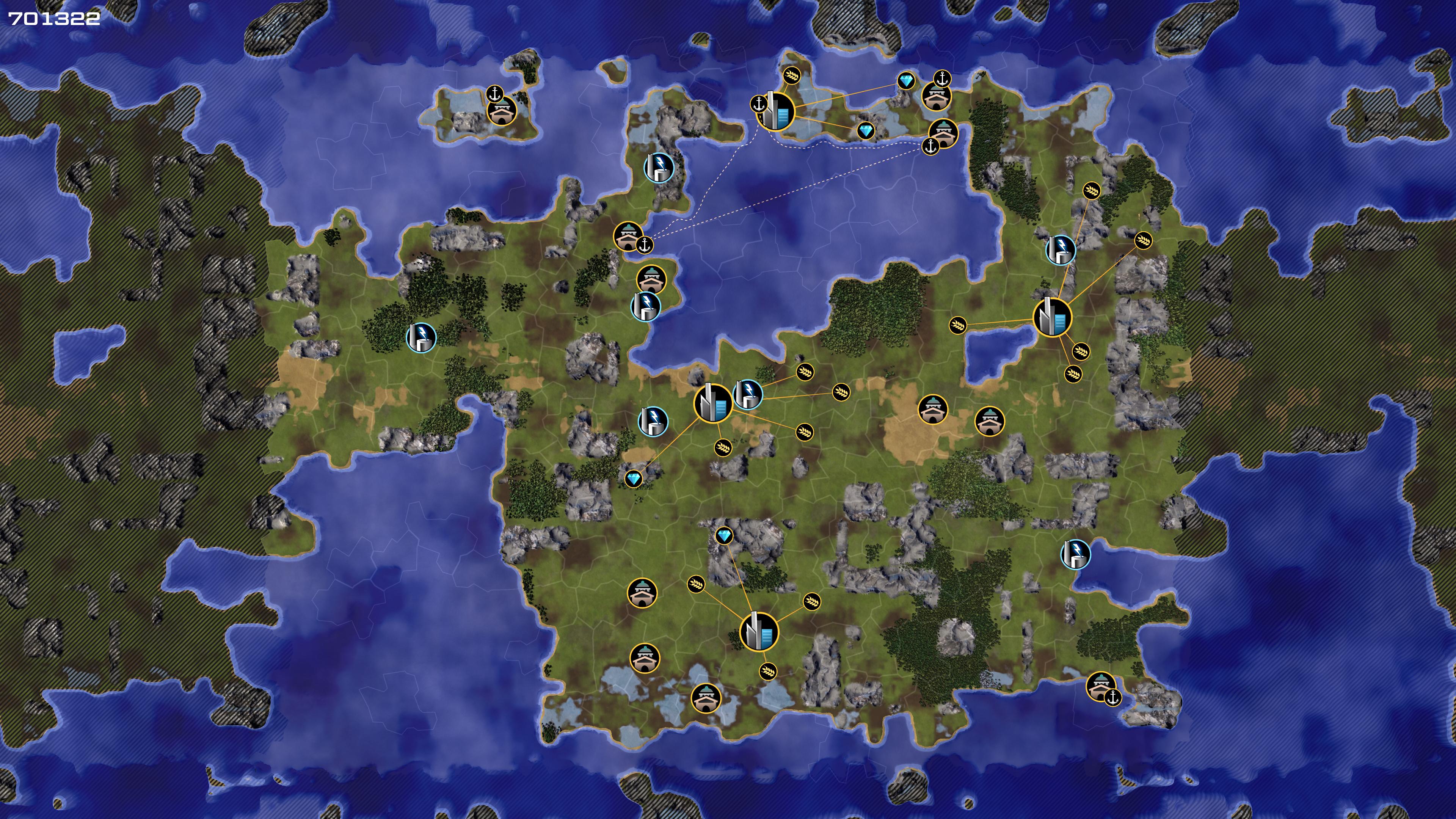Choose the power plant on the northern peninsula

[x=659, y=167]
